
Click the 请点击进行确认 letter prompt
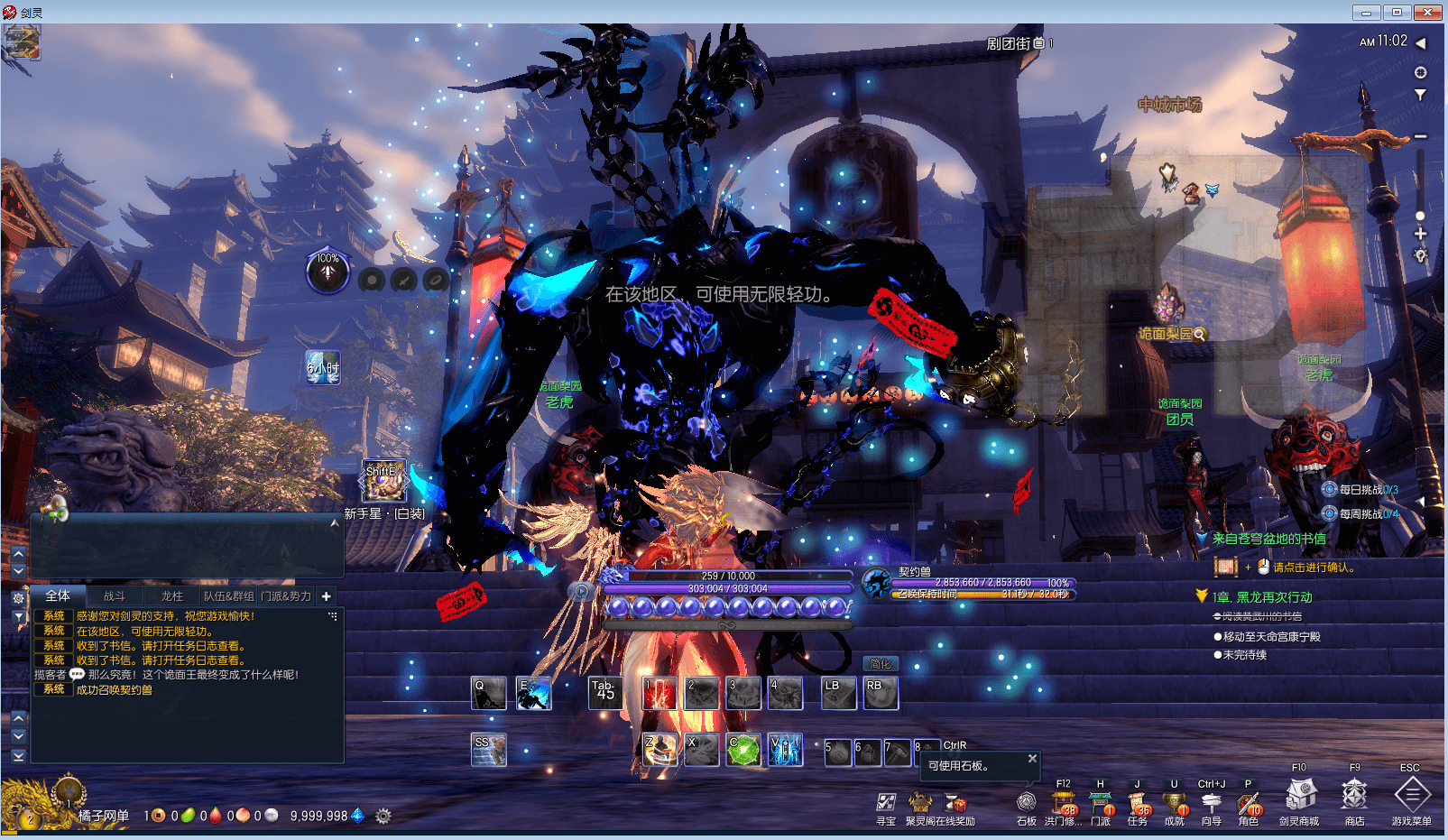coord(1314,568)
